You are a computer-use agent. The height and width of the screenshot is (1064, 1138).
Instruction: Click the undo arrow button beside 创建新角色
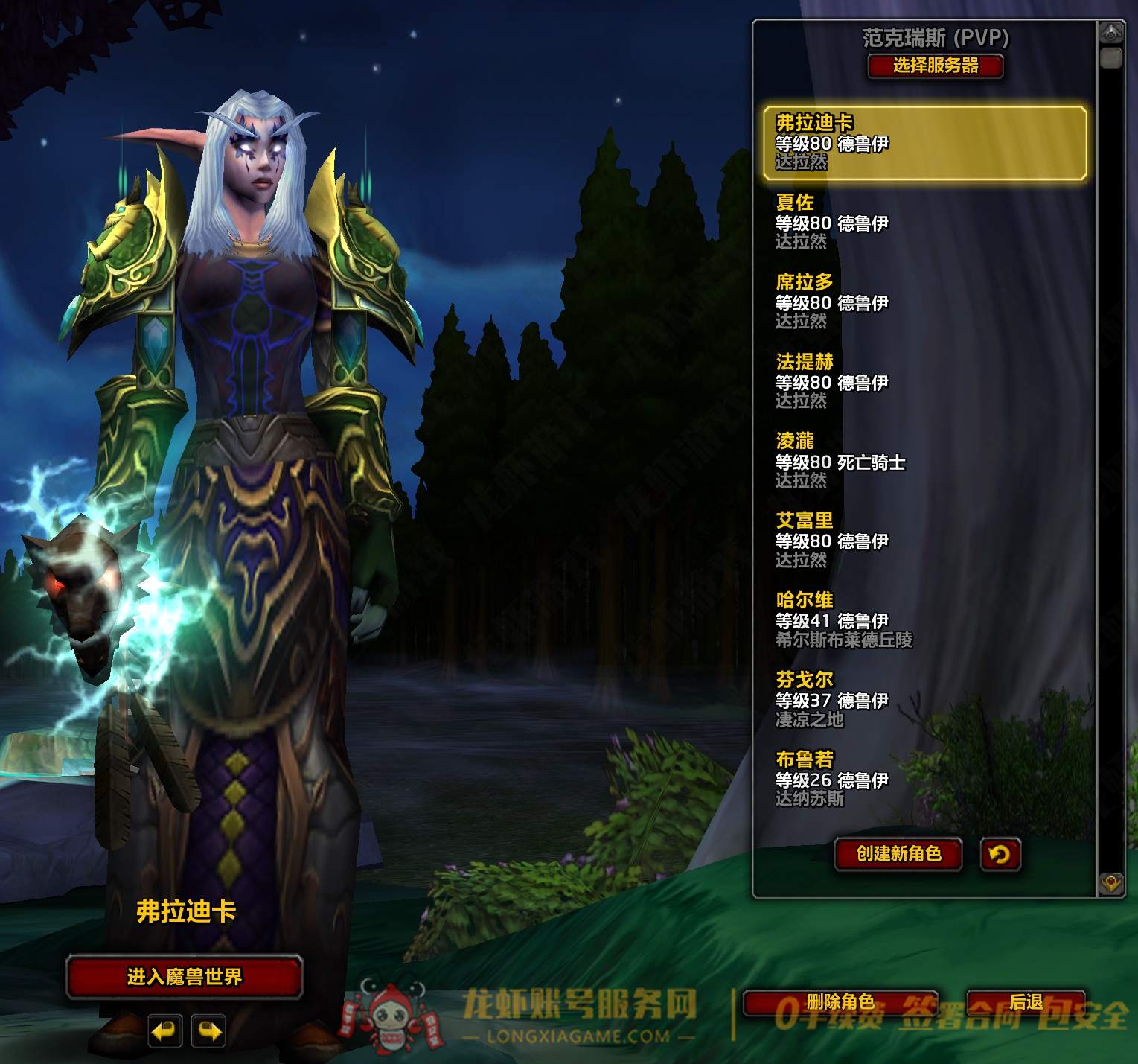coord(1000,853)
